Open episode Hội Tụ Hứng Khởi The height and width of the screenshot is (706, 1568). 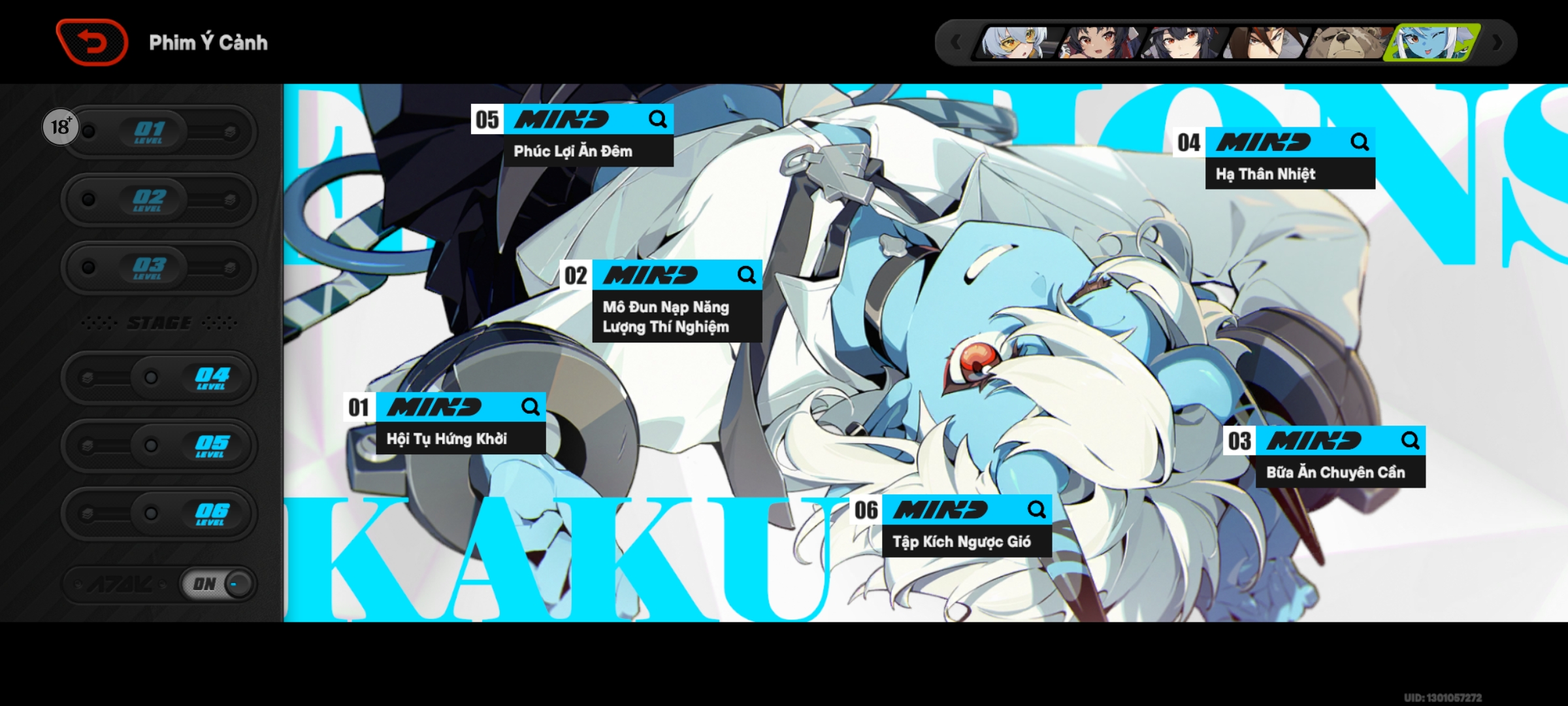coord(448,439)
